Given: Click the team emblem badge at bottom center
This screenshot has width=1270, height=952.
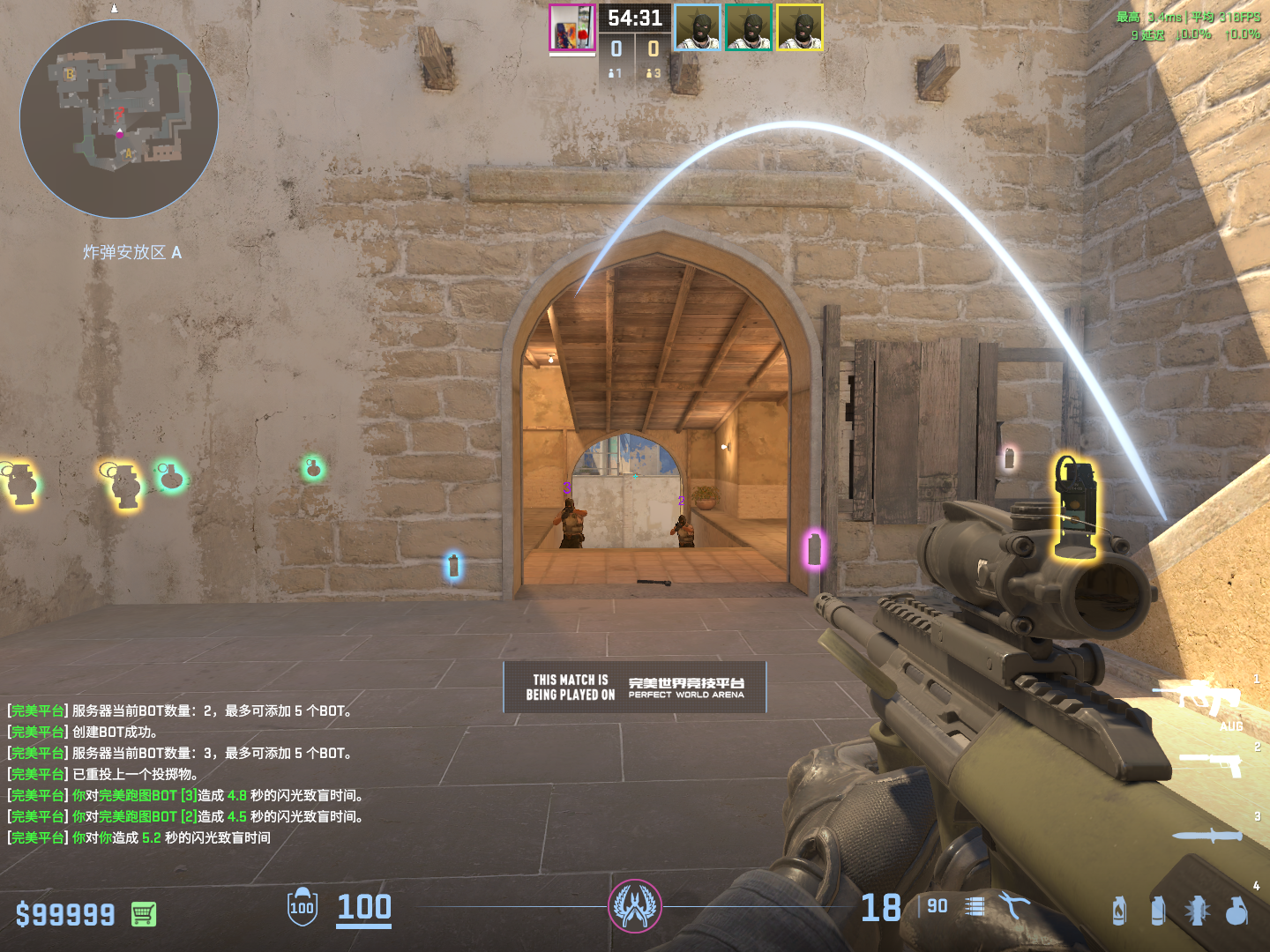Looking at the screenshot, I should (x=634, y=906).
